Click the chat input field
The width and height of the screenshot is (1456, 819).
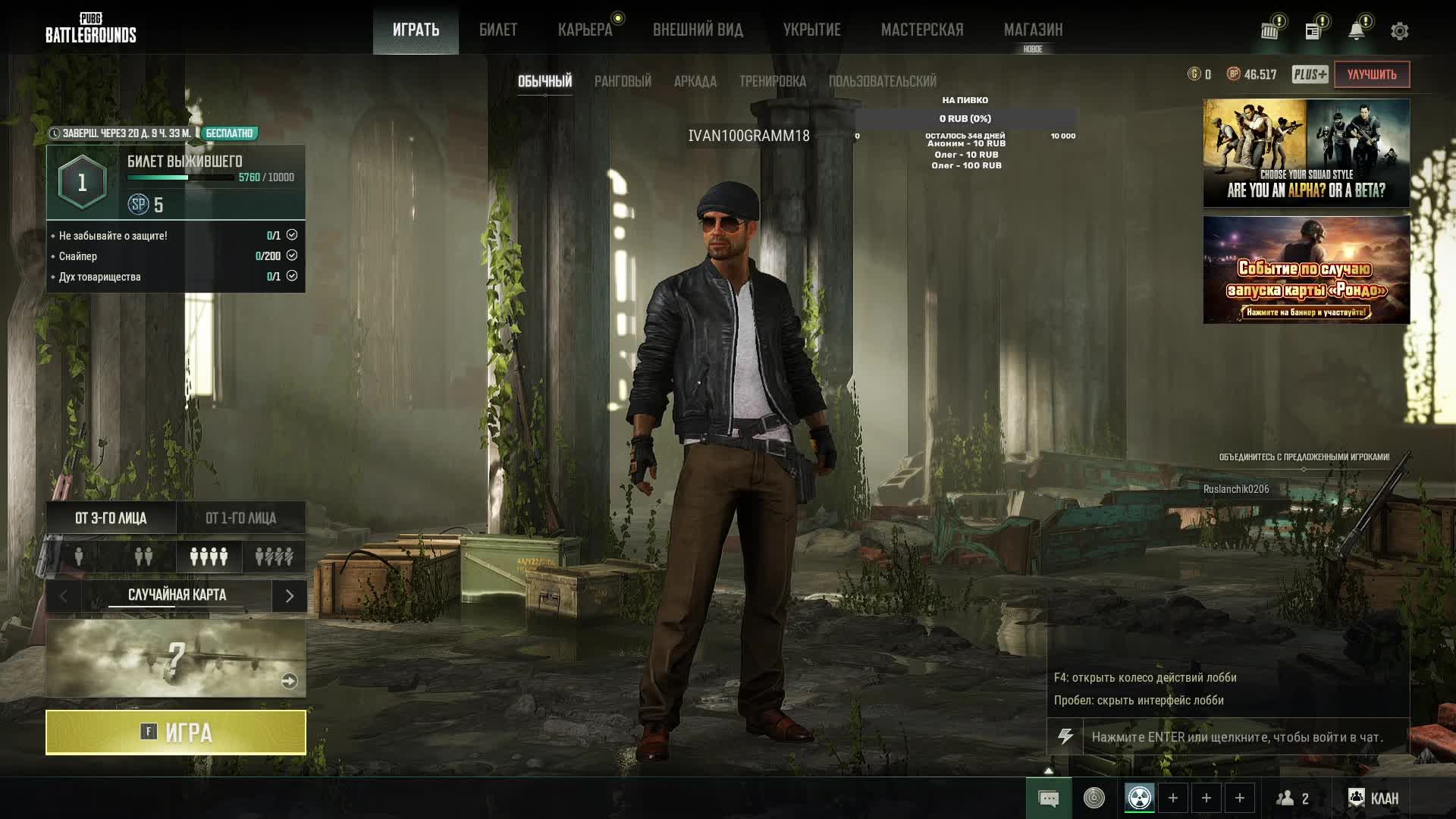[x=1244, y=737]
